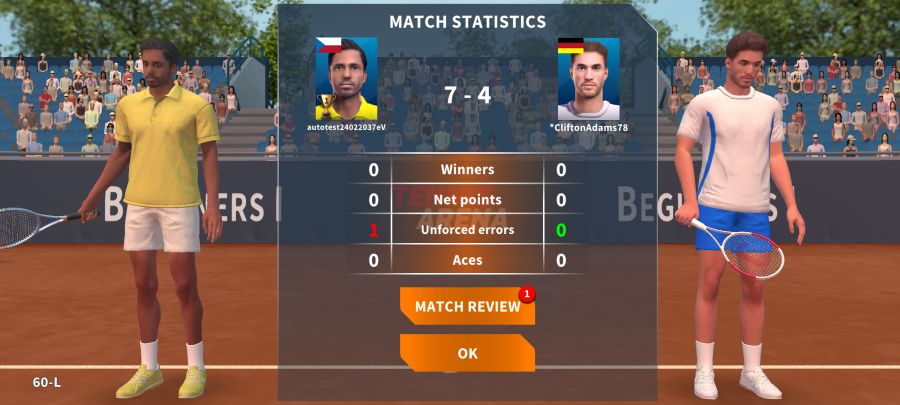Image resolution: width=900 pixels, height=405 pixels.
Task: View CliftonAdams78 player portrait
Action: 588,79
